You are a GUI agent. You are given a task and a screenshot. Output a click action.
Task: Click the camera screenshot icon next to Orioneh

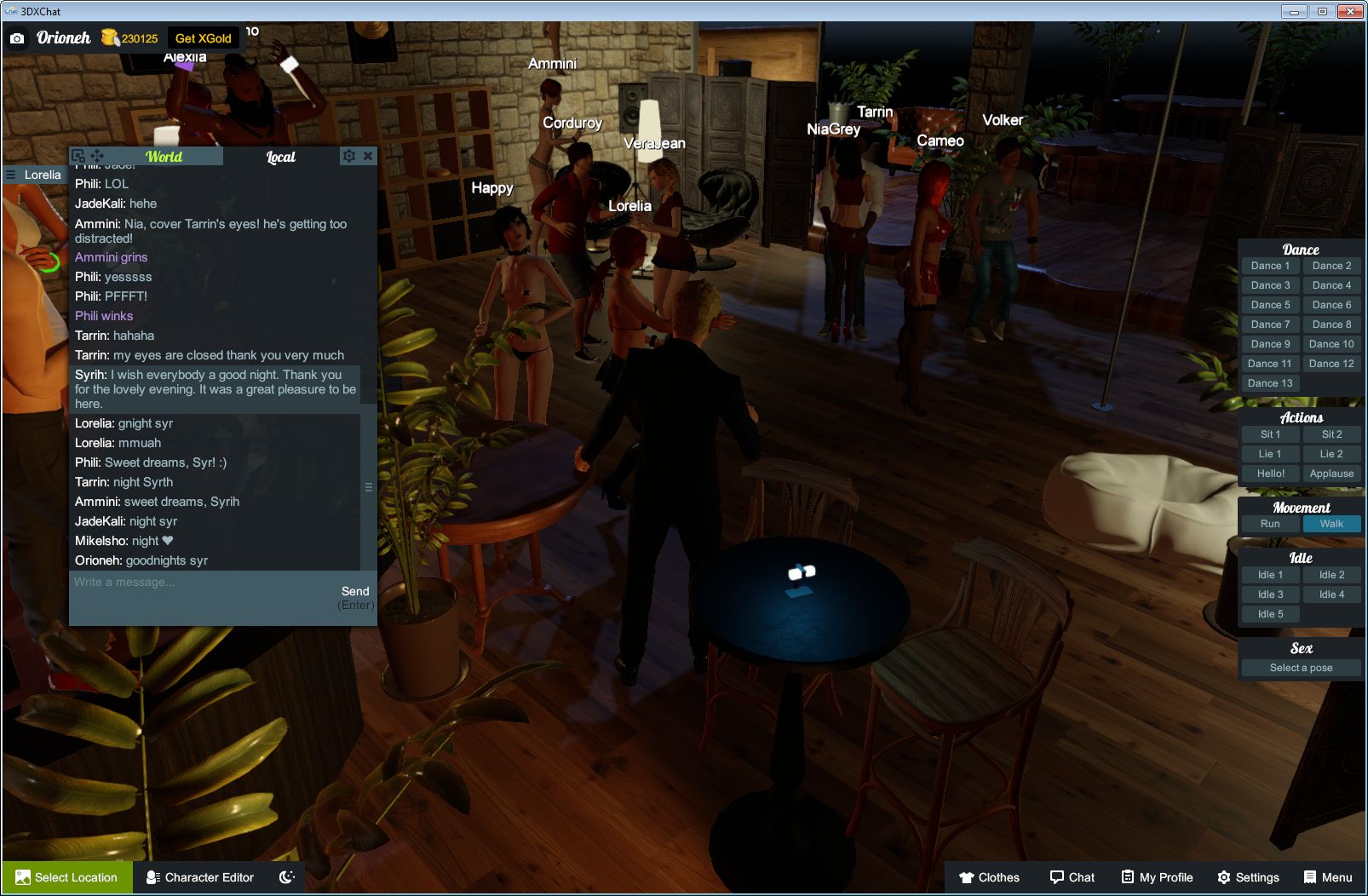18,38
